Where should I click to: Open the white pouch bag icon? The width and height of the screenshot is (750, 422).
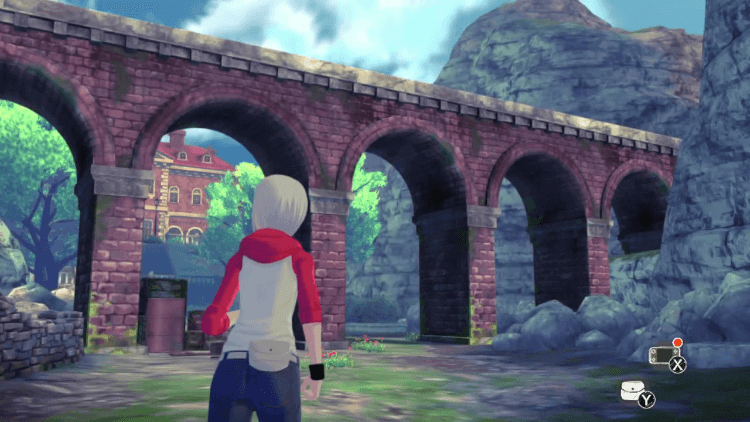[630, 389]
